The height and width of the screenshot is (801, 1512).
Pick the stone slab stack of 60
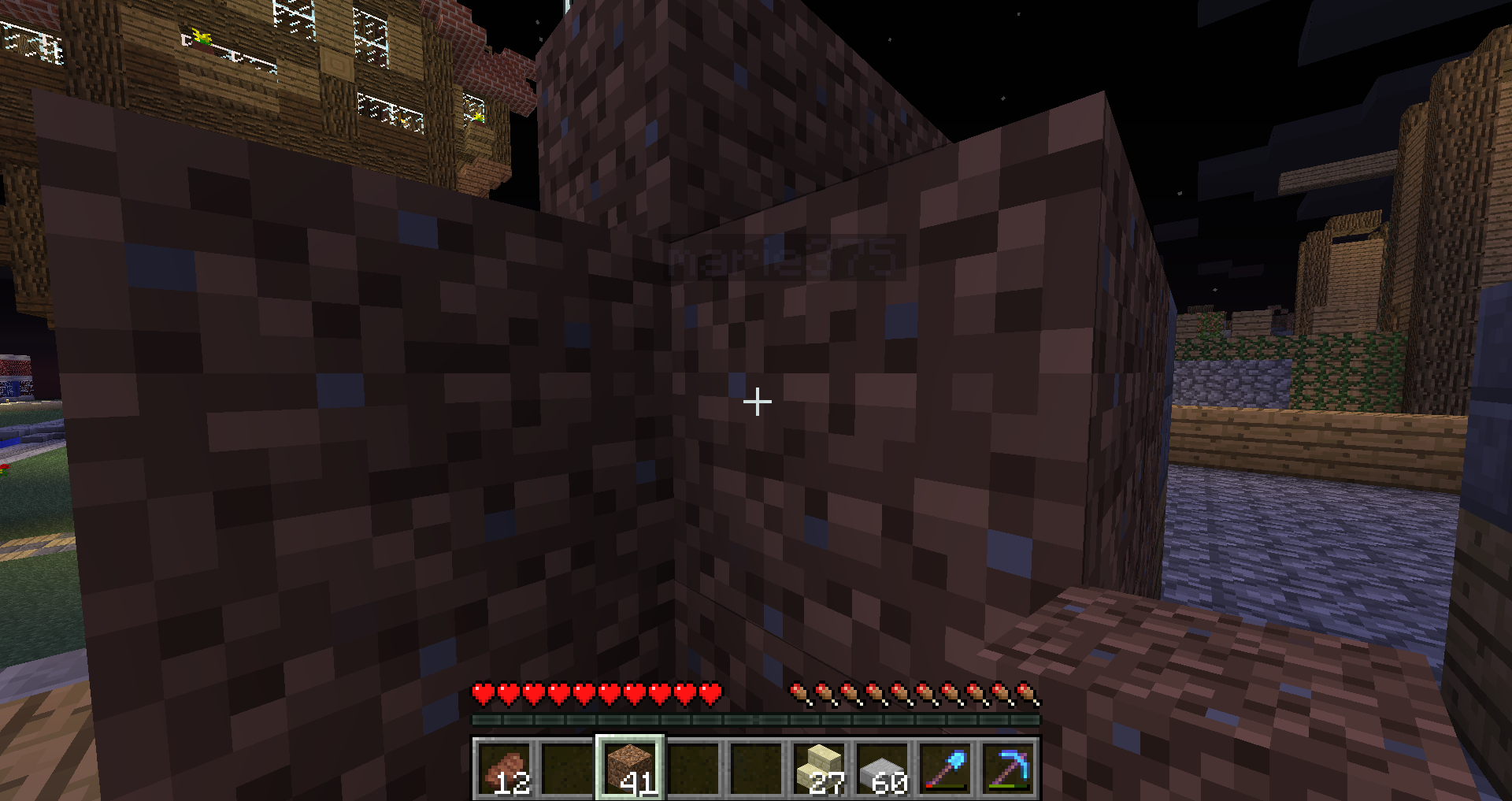tap(882, 768)
